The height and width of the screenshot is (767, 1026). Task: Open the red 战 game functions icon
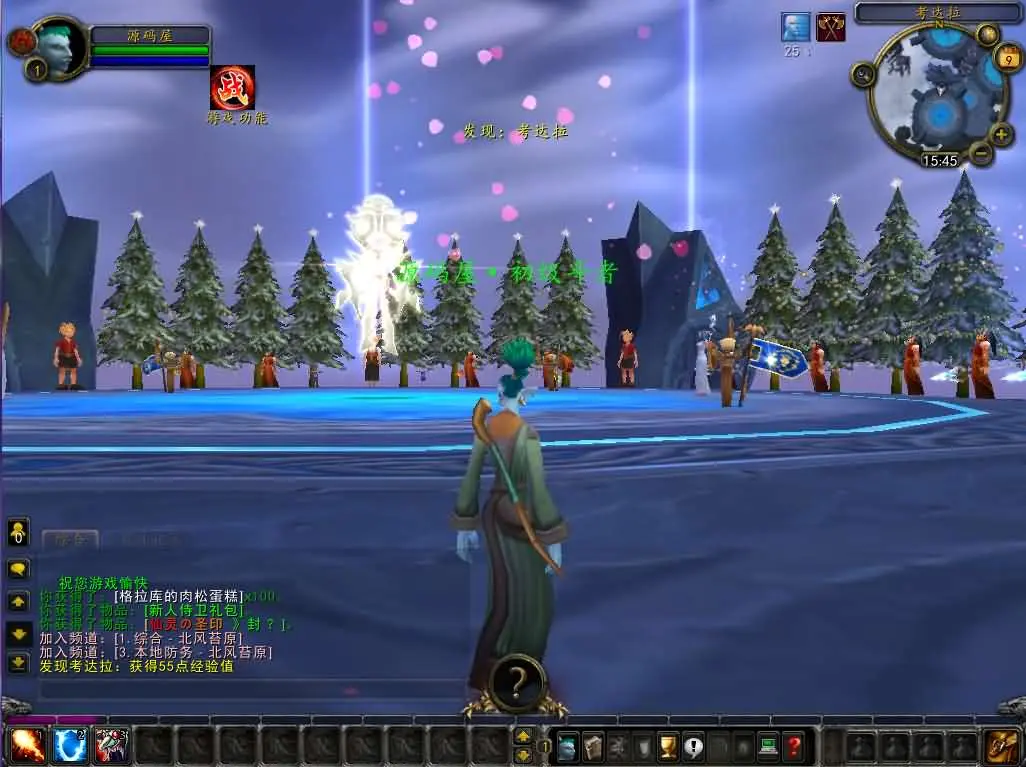click(x=232, y=88)
